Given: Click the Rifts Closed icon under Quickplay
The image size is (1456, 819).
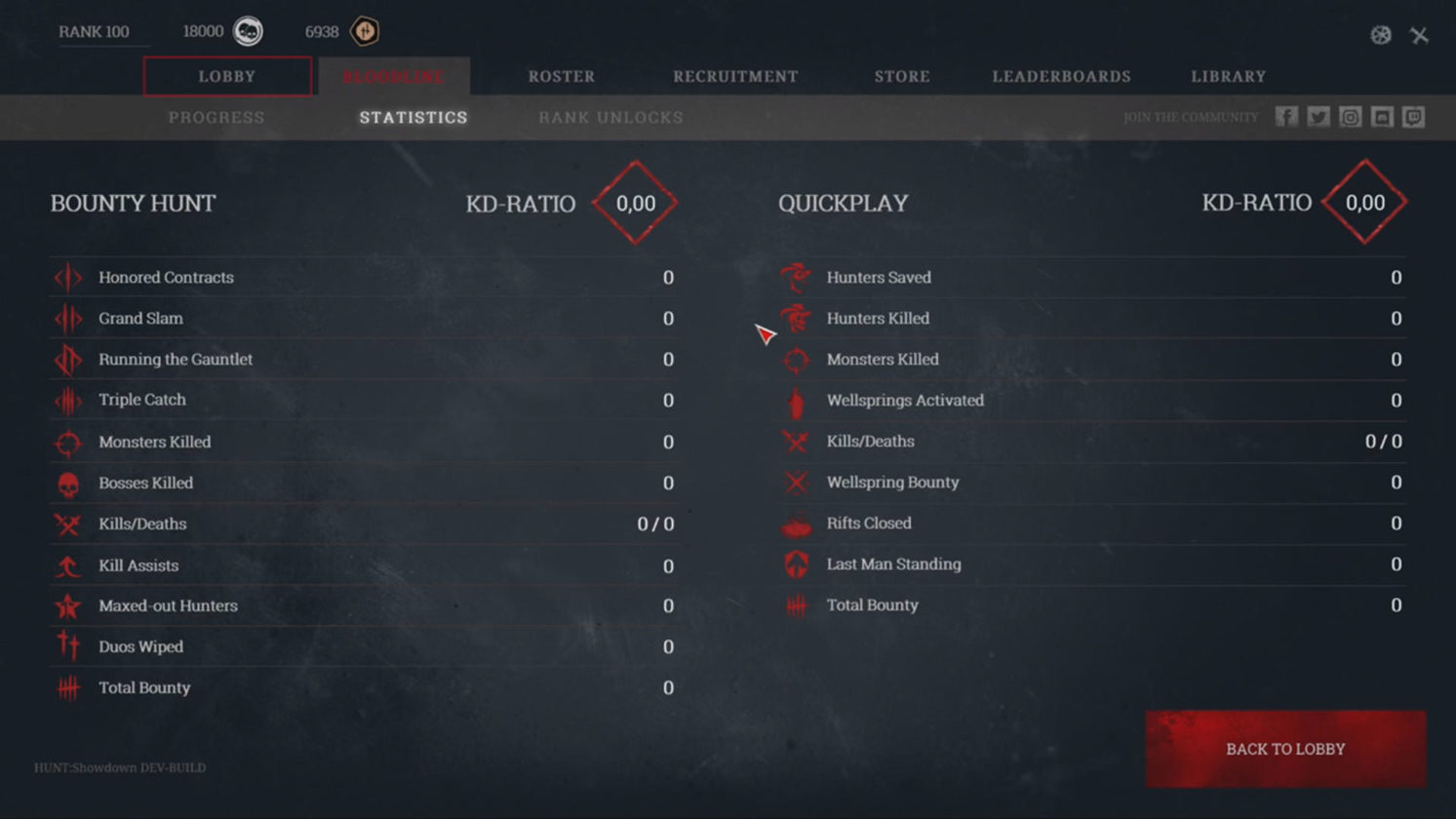Looking at the screenshot, I should coord(798,524).
